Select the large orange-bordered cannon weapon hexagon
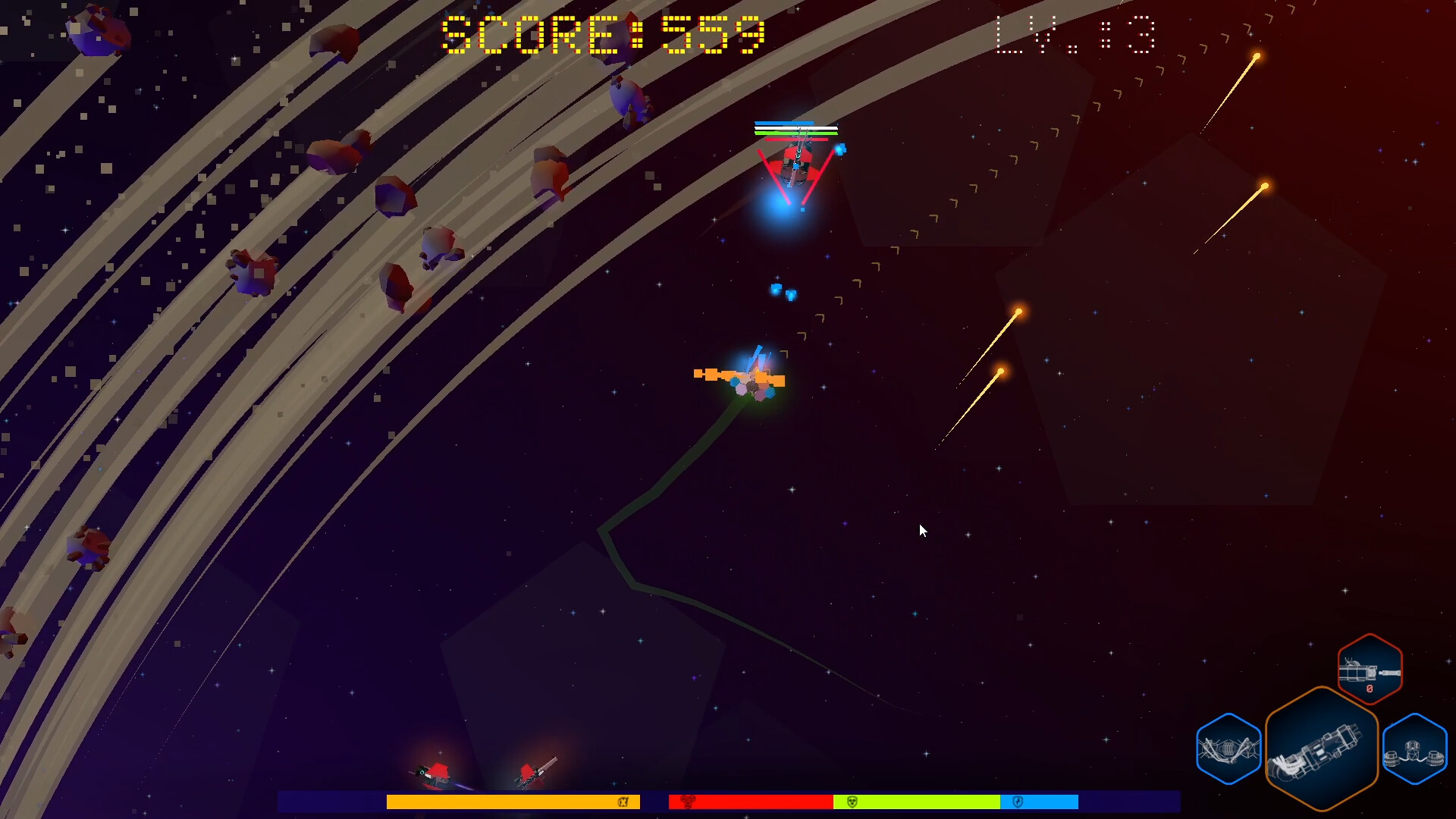Viewport: 1456px width, 819px height. click(x=1321, y=749)
